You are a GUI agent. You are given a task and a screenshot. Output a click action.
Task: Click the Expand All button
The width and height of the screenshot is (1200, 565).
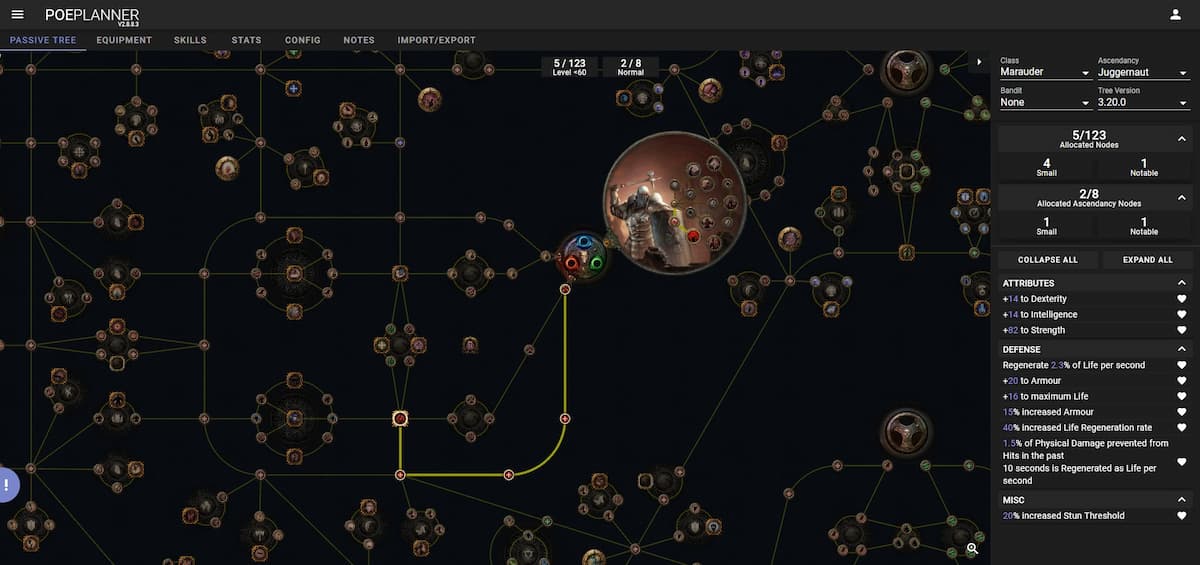tap(1147, 260)
